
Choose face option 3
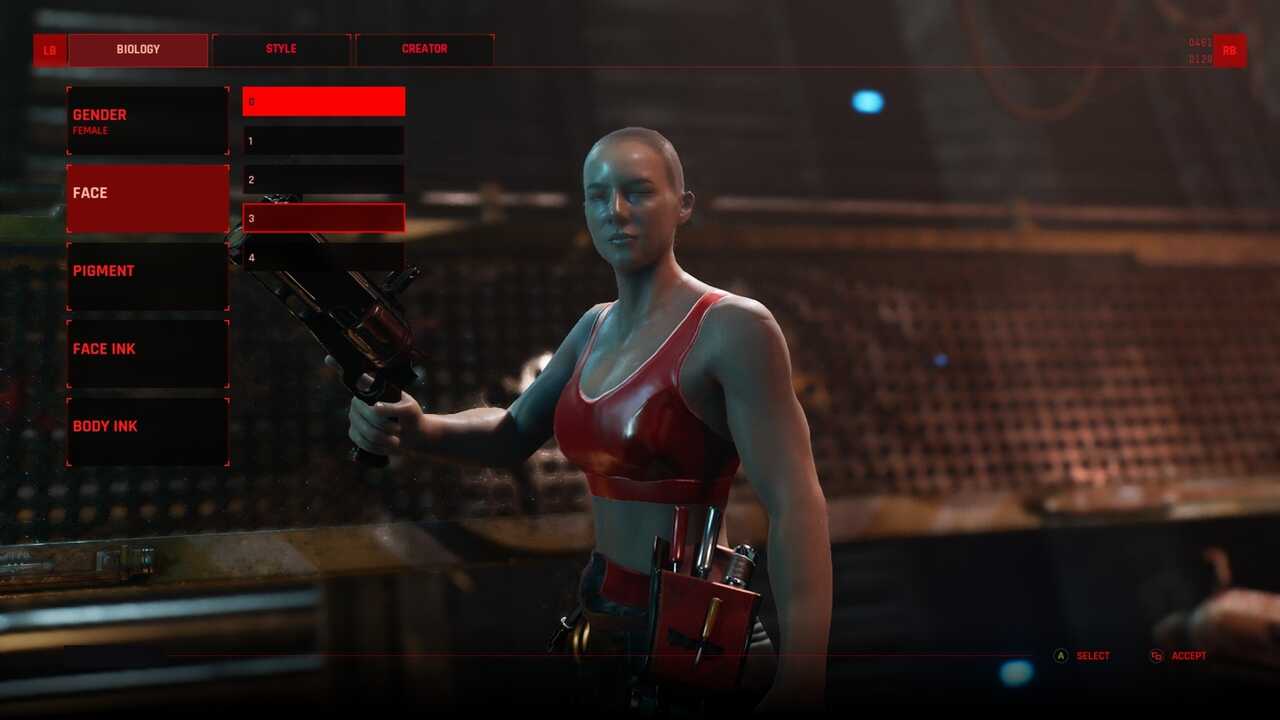(x=324, y=218)
